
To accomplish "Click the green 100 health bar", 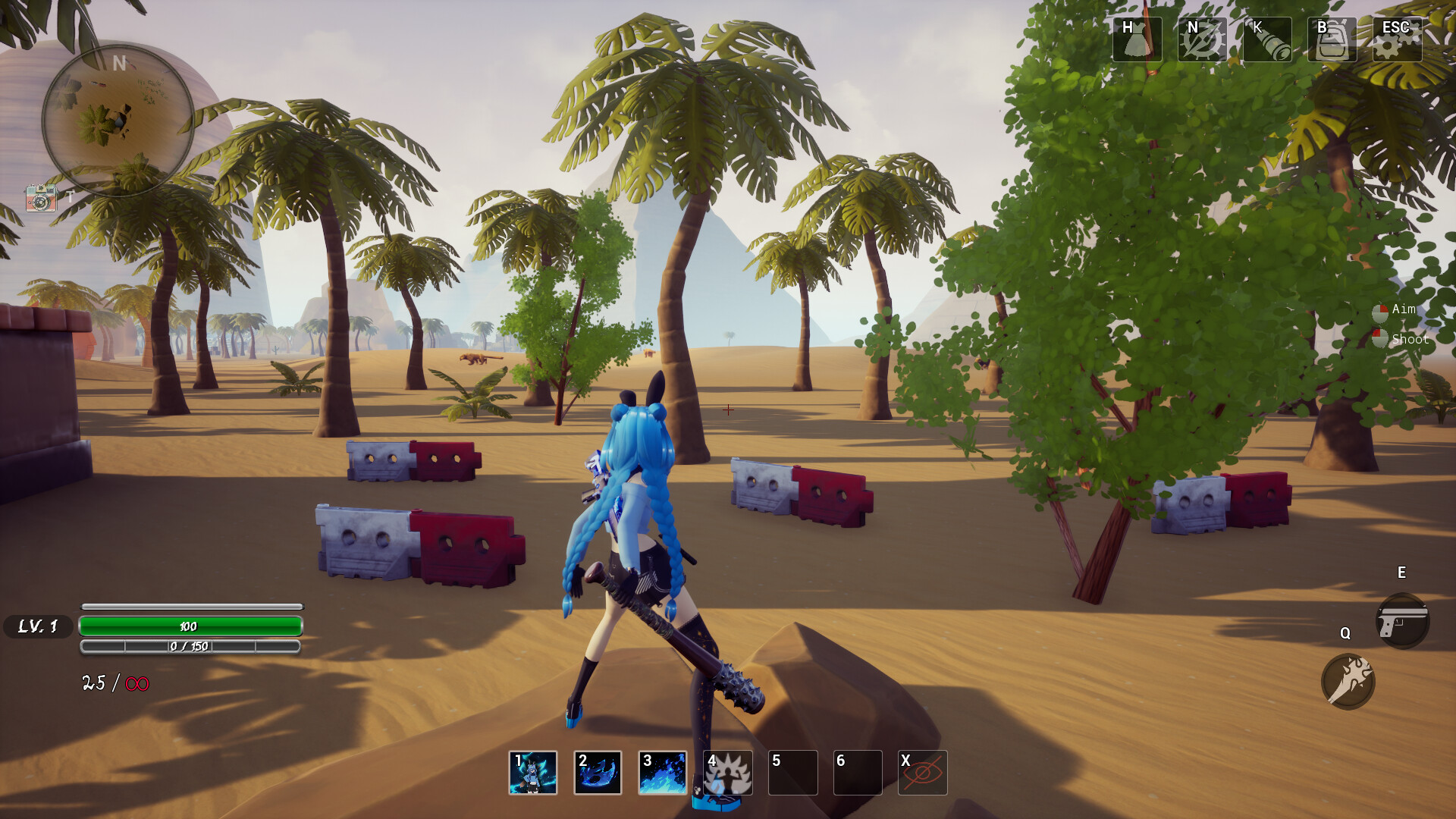I will pyautogui.click(x=190, y=627).
